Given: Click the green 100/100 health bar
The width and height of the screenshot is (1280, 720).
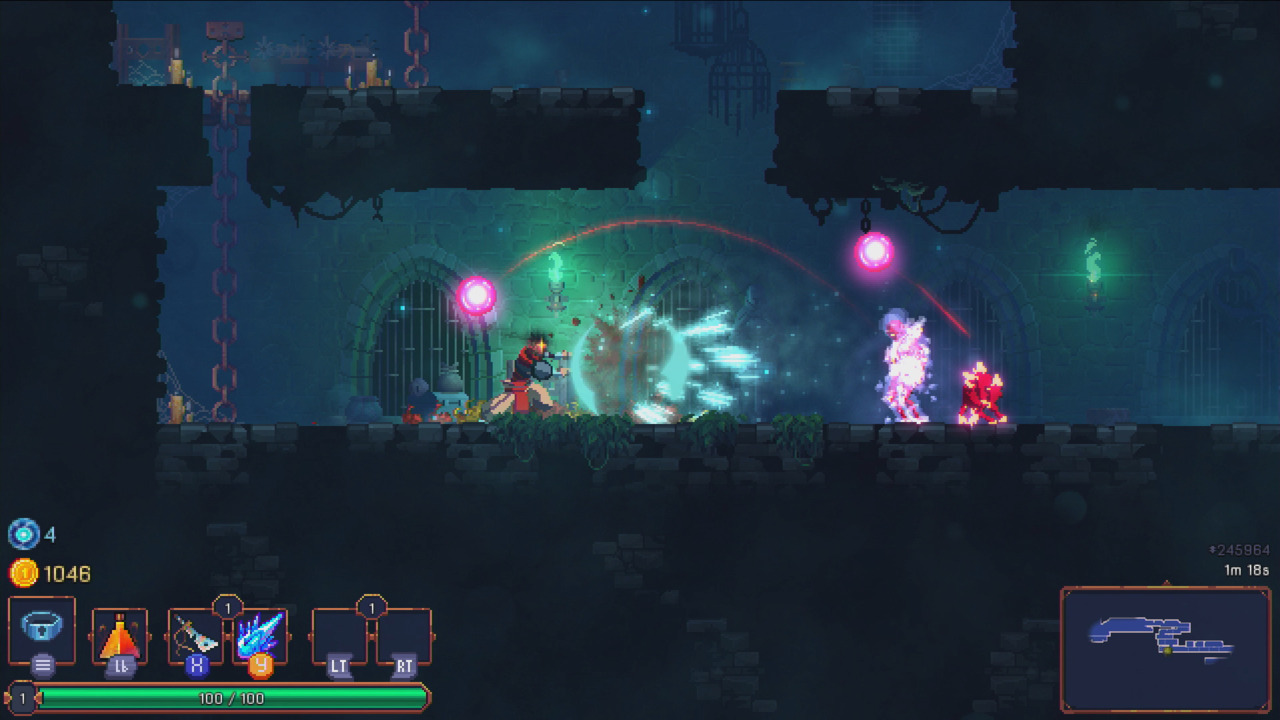Looking at the screenshot, I should [230, 697].
